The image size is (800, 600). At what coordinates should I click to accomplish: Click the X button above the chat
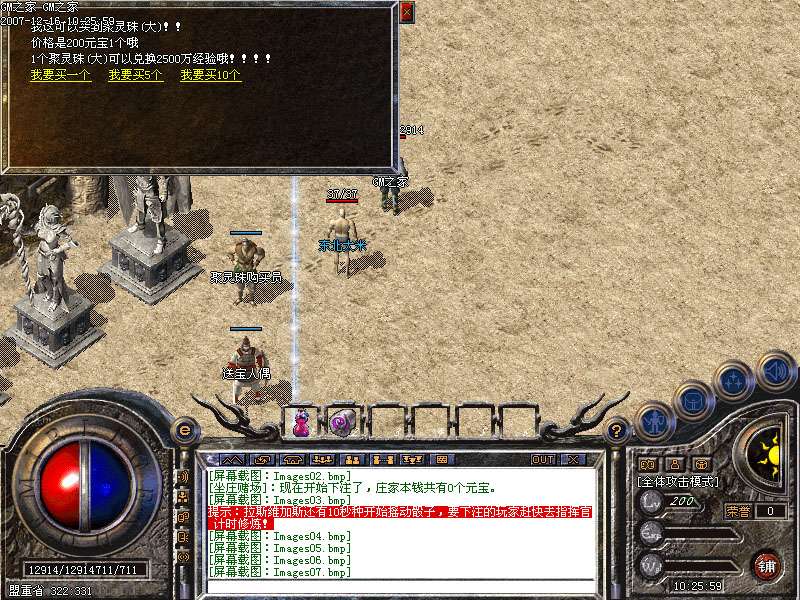573,460
